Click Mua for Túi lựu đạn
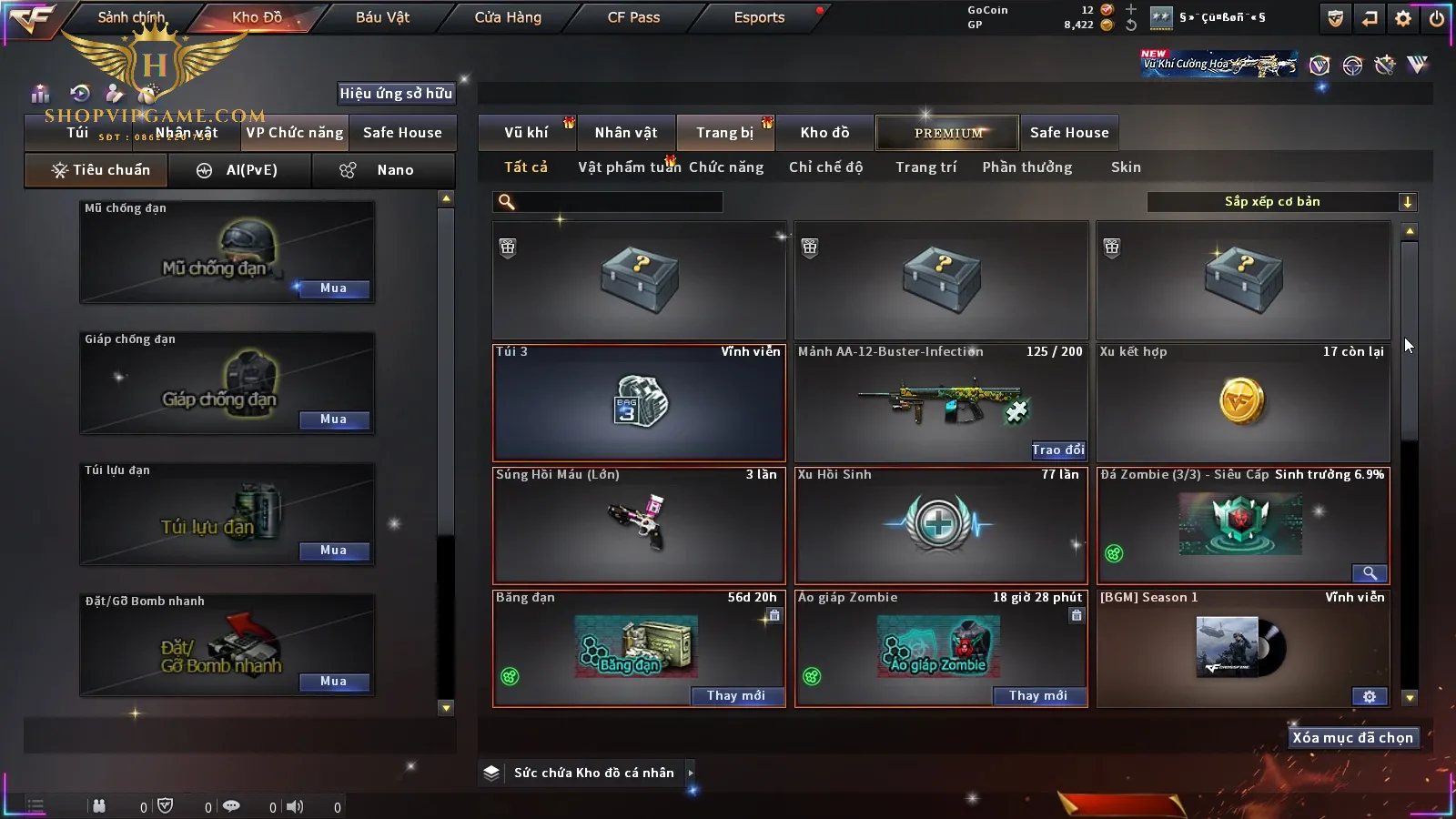The height and width of the screenshot is (819, 1456). point(334,551)
